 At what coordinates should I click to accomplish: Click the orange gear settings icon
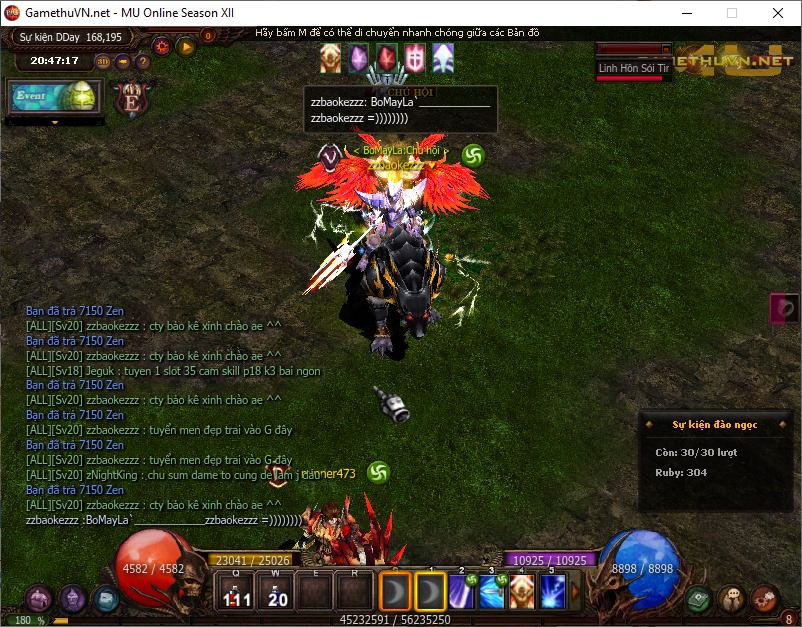tap(161, 46)
